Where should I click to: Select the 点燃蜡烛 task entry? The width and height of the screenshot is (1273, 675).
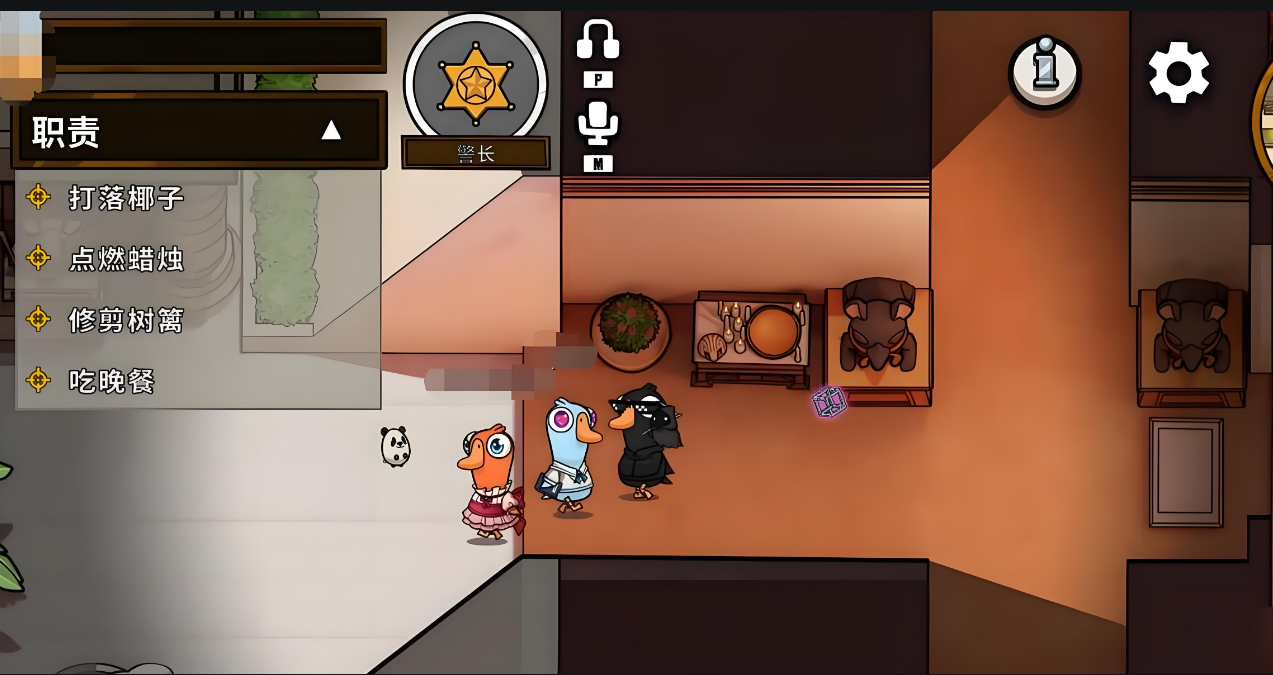point(126,259)
